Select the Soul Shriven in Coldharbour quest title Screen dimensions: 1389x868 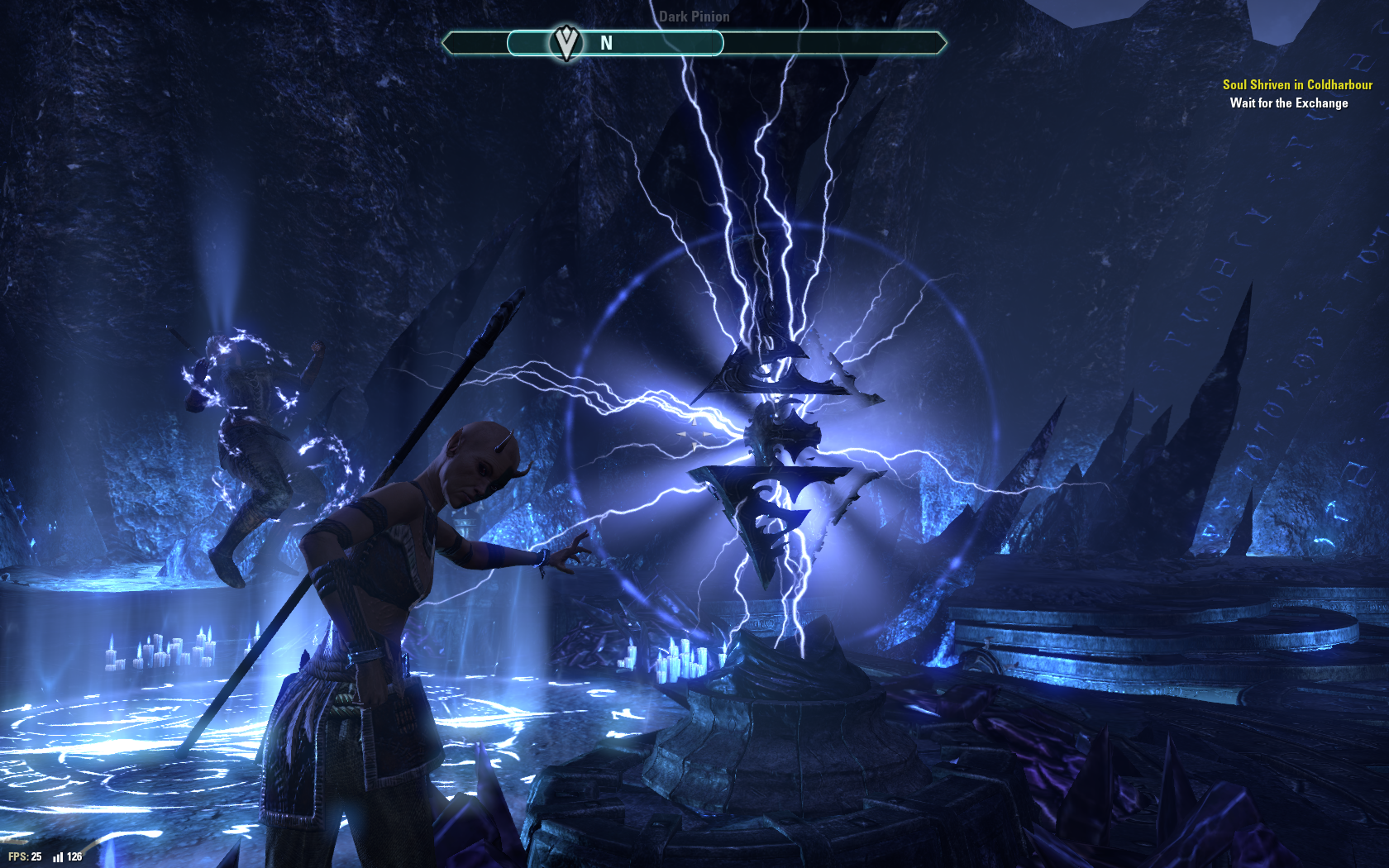click(x=1296, y=84)
